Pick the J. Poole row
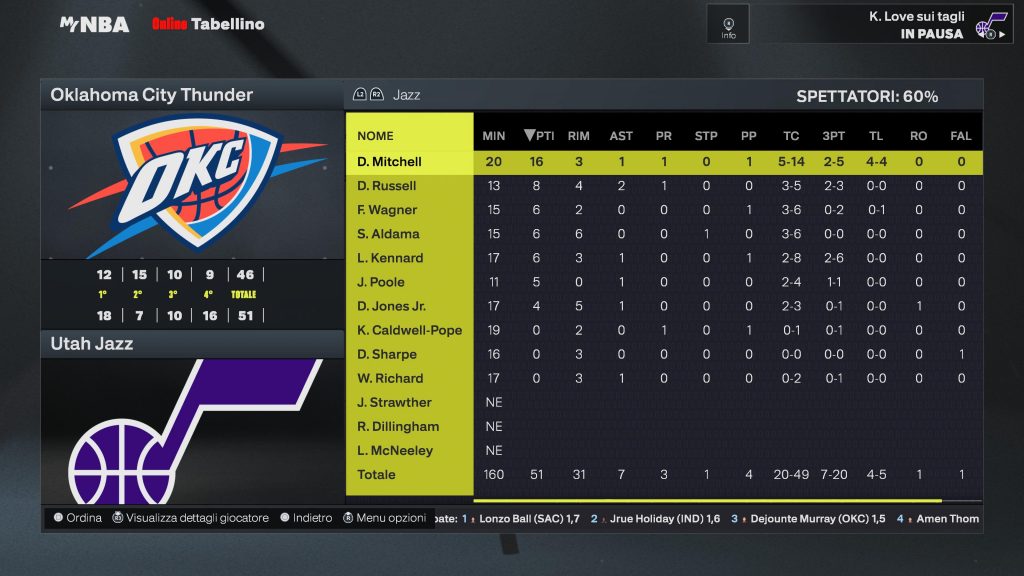1024x576 pixels. pos(381,282)
